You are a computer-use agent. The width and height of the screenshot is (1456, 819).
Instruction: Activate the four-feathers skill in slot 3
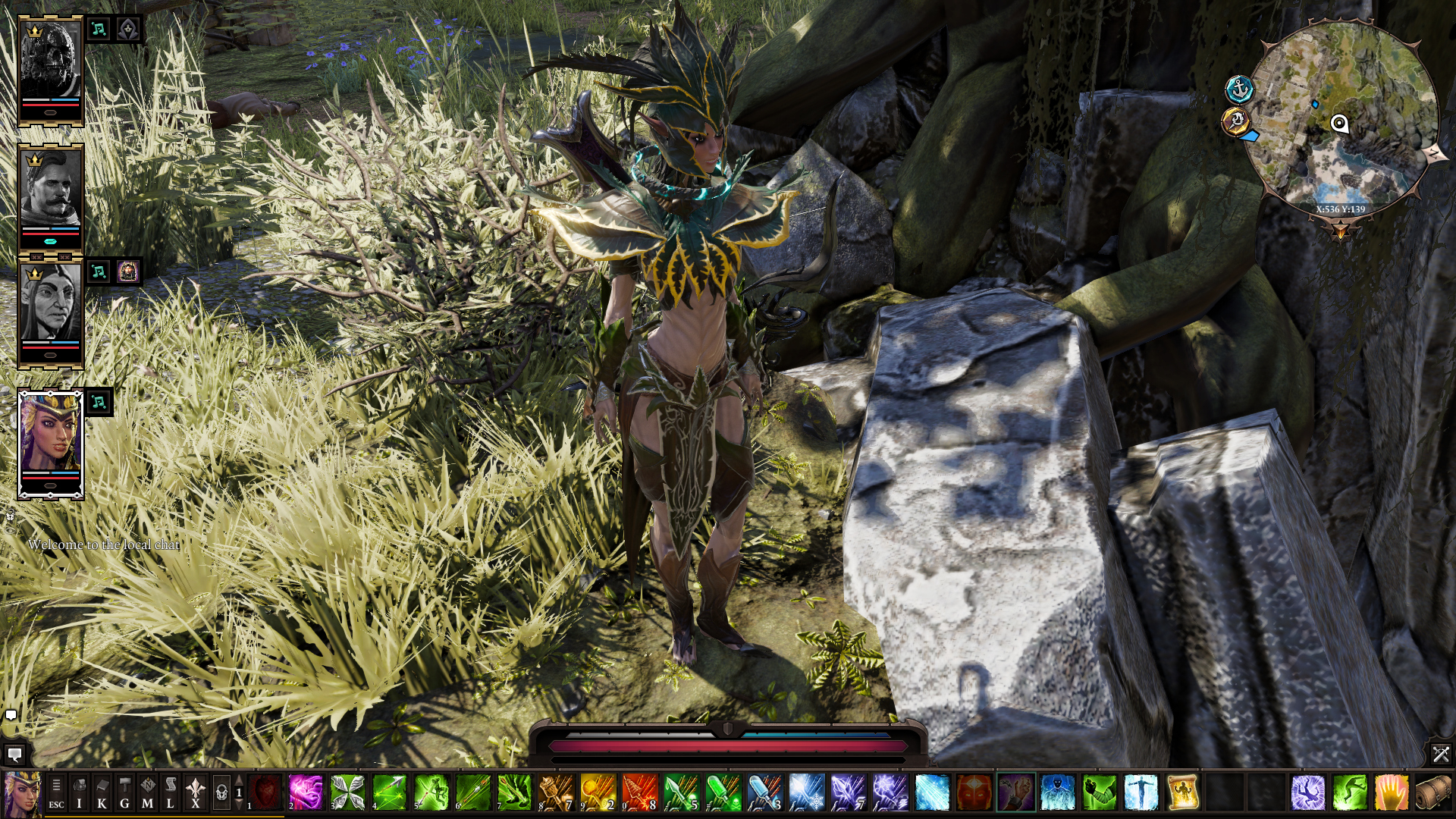[348, 793]
